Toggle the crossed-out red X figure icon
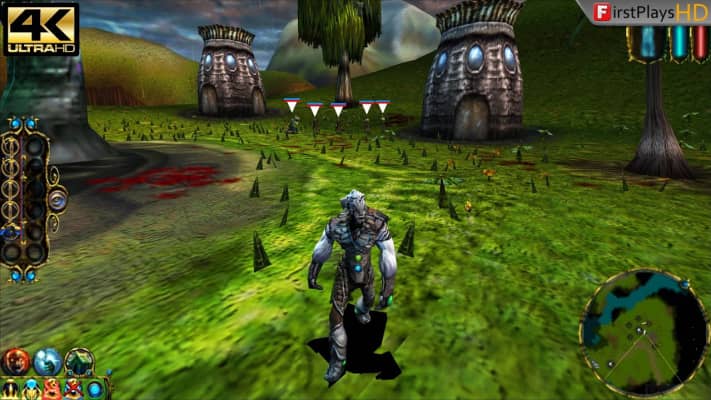 click(x=73, y=389)
